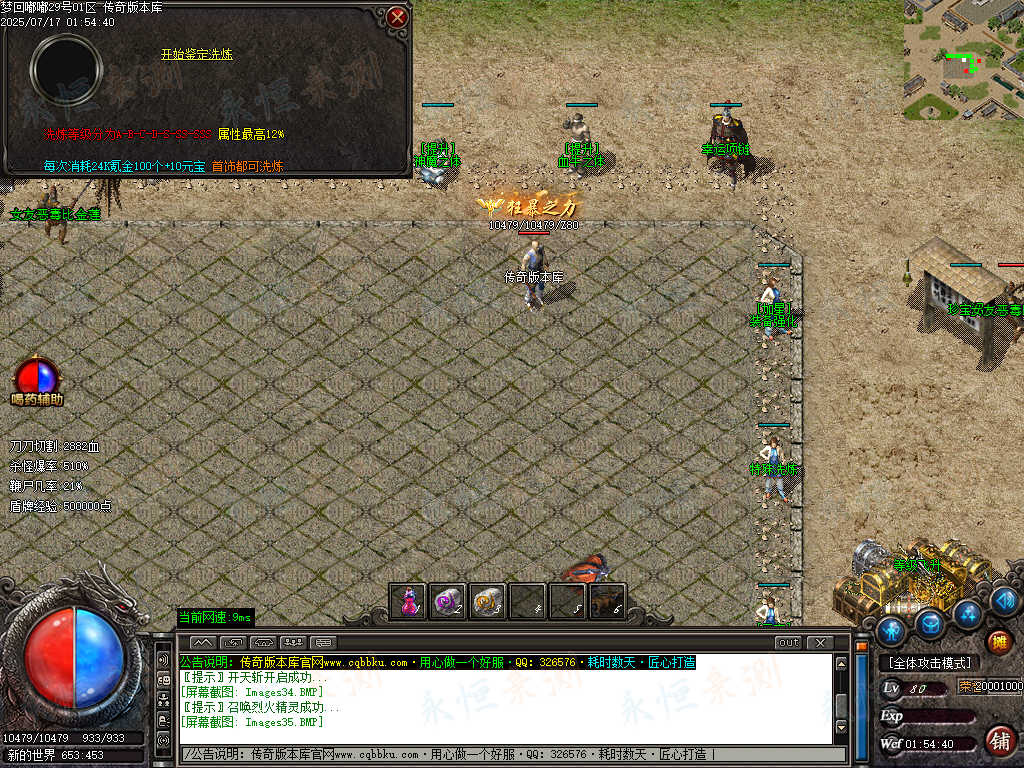Viewport: 1024px width, 768px height.
Task: Open the minimap in the top-right corner
Action: click(x=963, y=60)
